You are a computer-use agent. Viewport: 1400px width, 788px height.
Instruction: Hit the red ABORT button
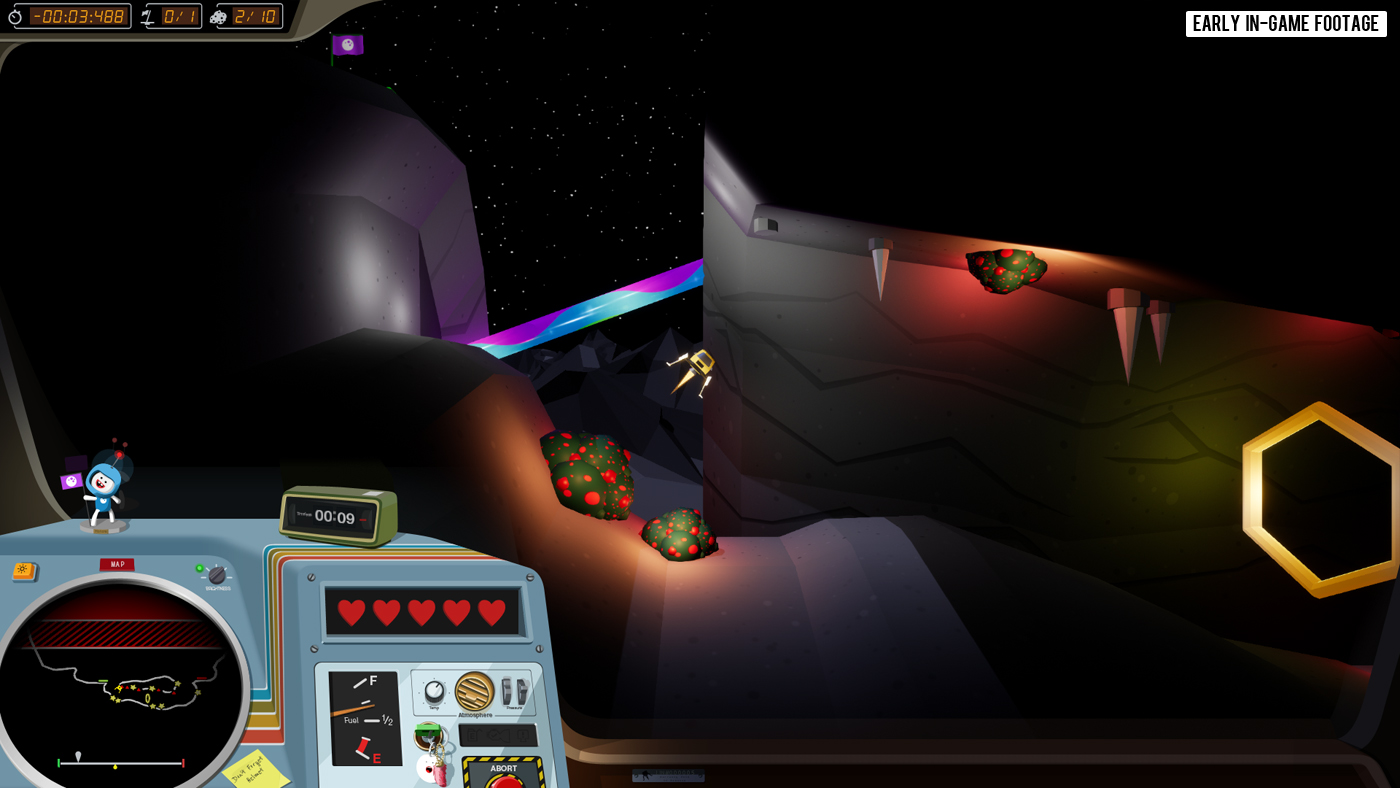point(504,778)
